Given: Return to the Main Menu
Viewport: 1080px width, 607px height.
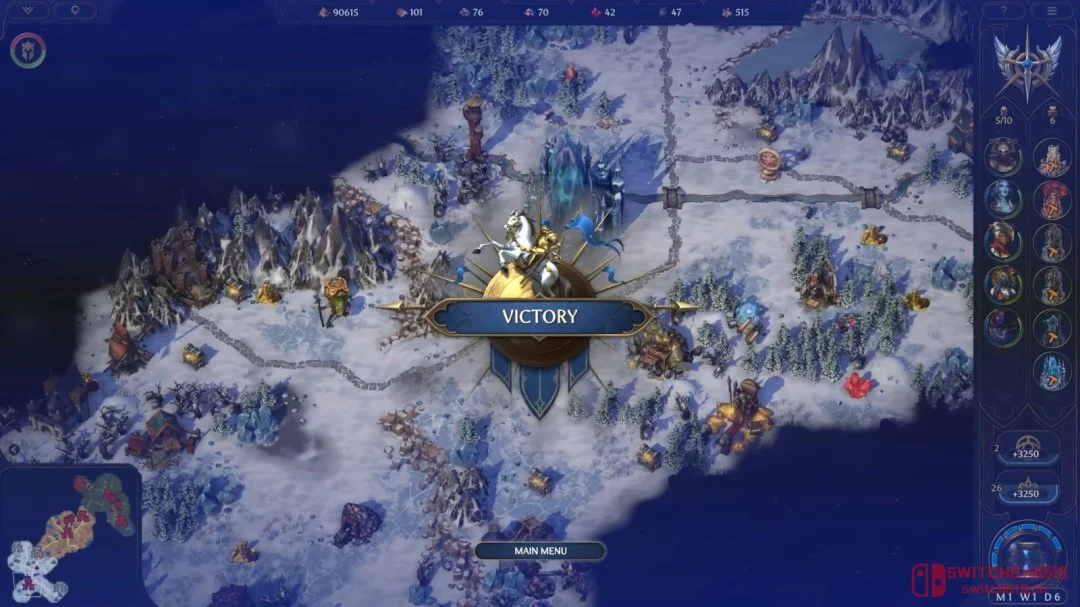Looking at the screenshot, I should [540, 551].
